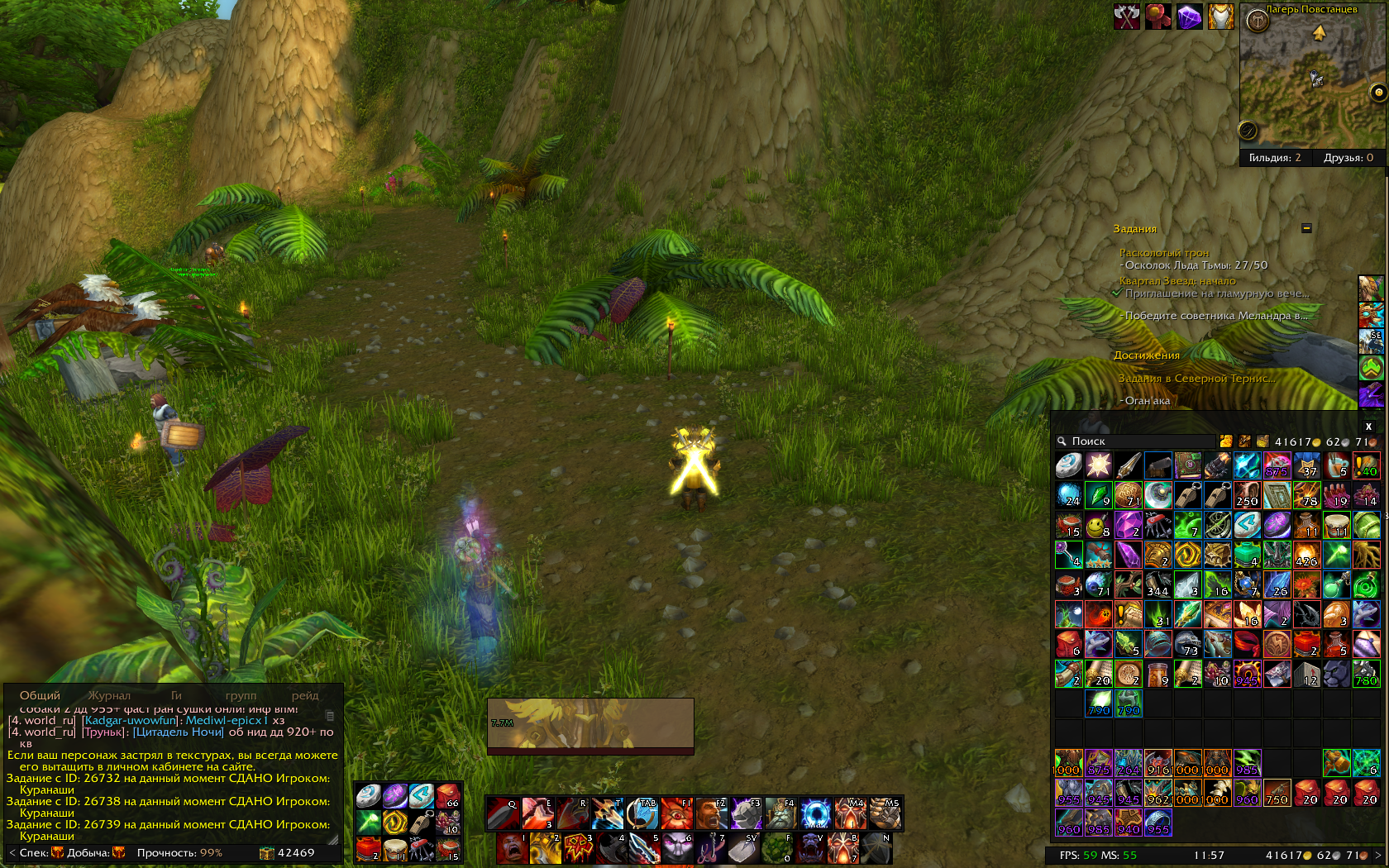Switch to the рейд chat tab
Image resolution: width=1389 pixels, height=868 pixels.
304,695
